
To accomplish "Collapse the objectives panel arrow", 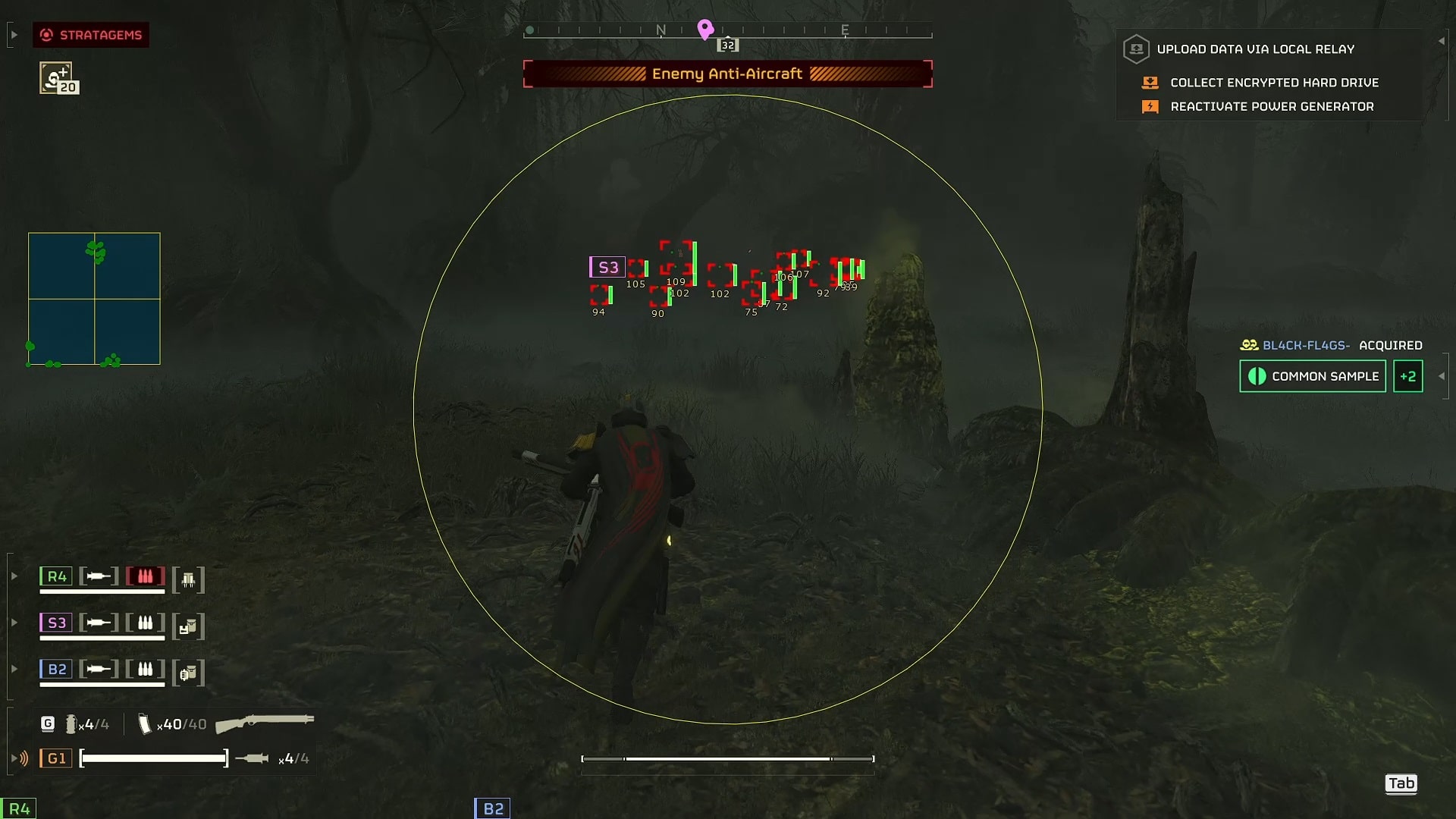I will pyautogui.click(x=1441, y=41).
